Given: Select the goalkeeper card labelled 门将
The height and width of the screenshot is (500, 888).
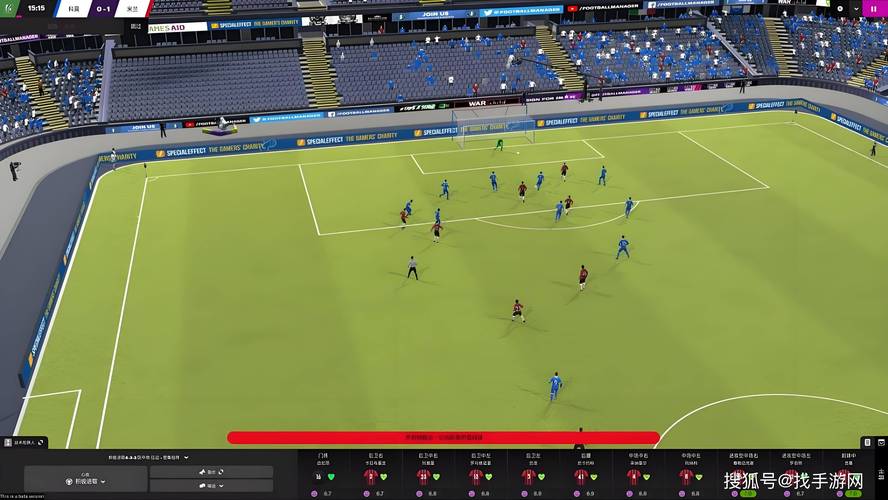Looking at the screenshot, I should pyautogui.click(x=323, y=472).
